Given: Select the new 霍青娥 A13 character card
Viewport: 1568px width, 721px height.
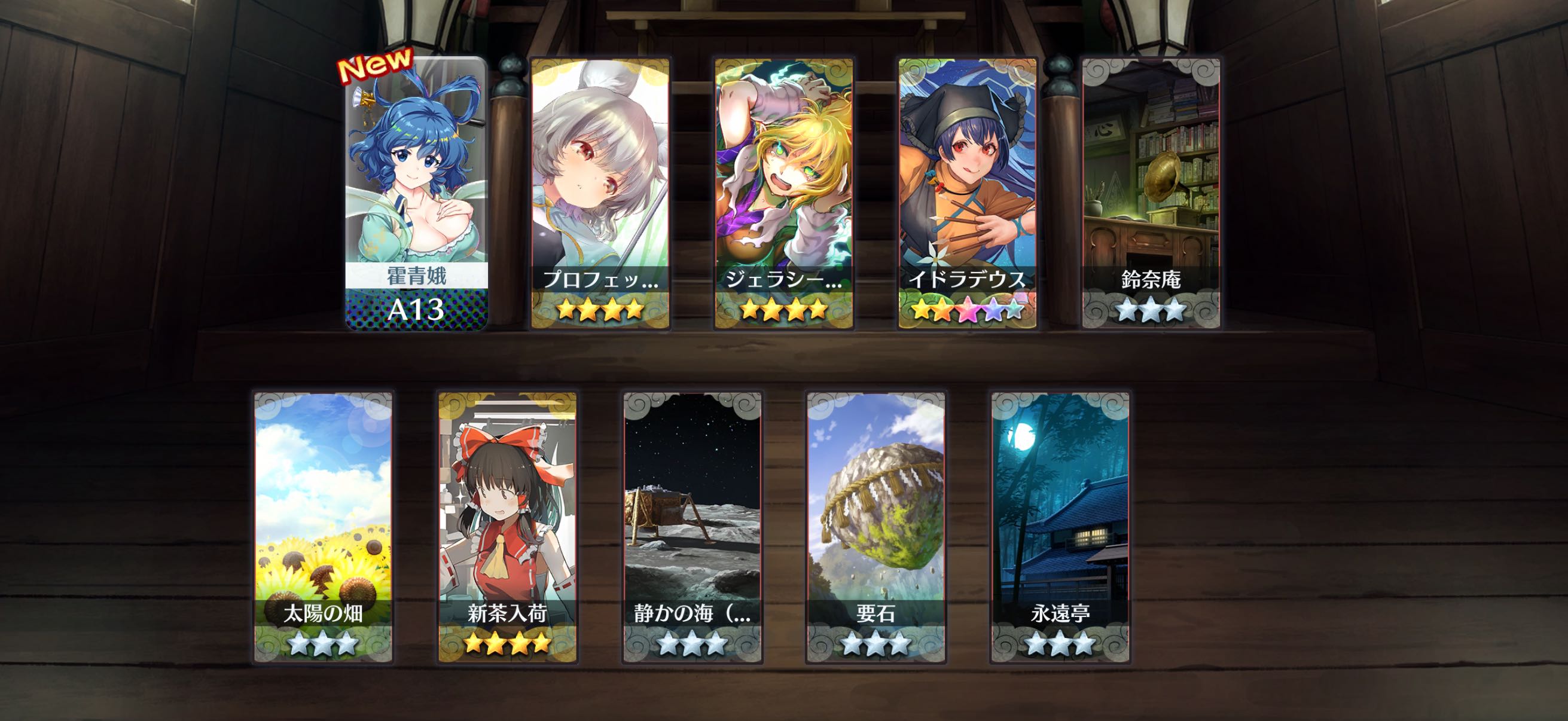Looking at the screenshot, I should [417, 194].
